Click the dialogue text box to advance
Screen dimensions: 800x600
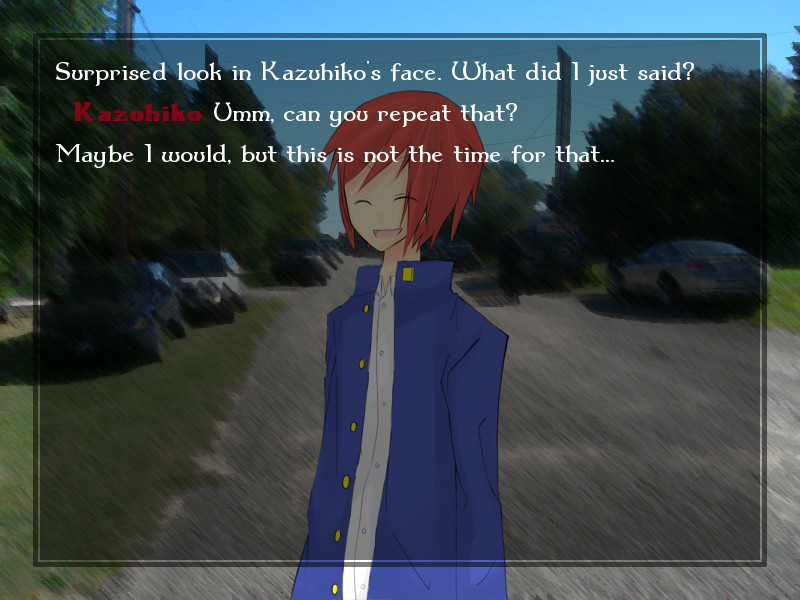point(400,300)
